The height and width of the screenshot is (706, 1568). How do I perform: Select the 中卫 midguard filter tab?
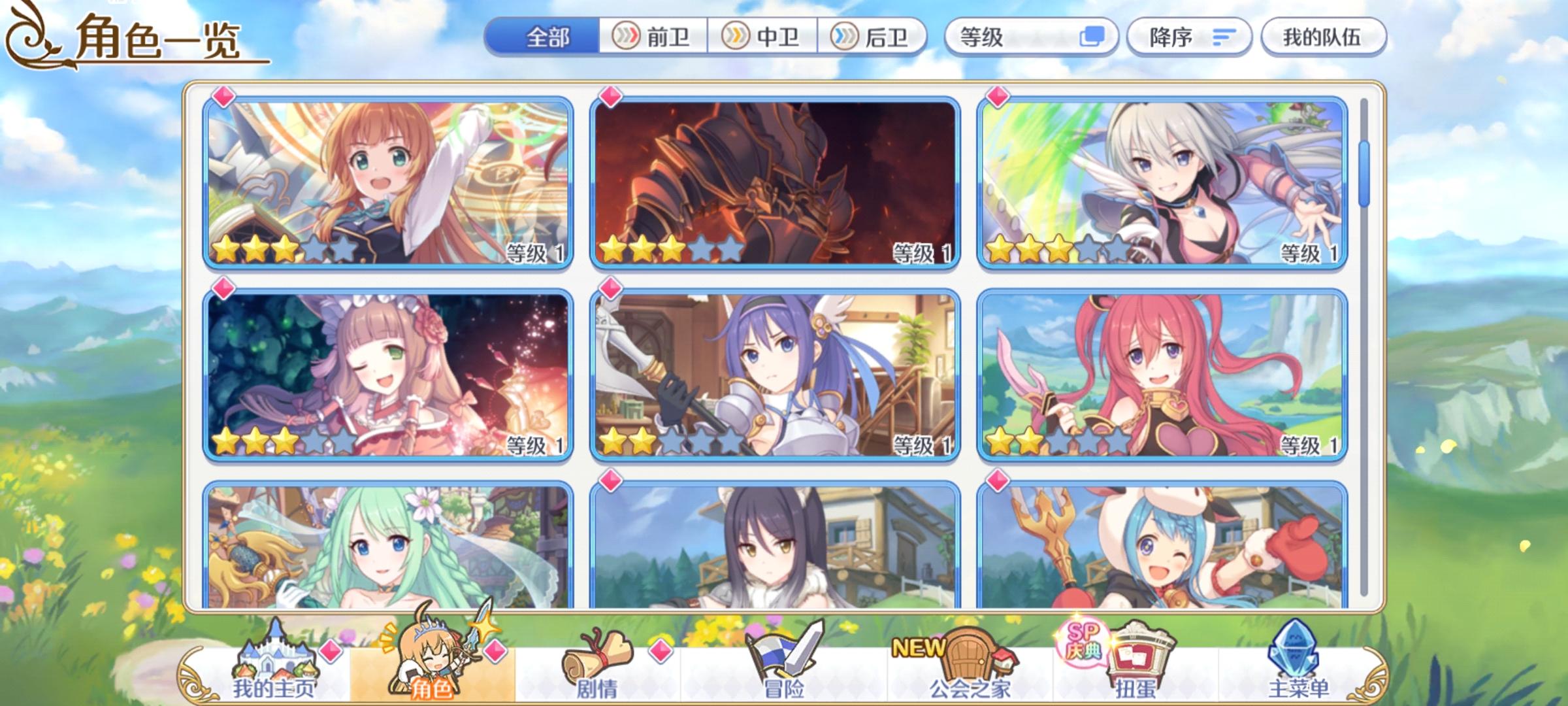(764, 37)
